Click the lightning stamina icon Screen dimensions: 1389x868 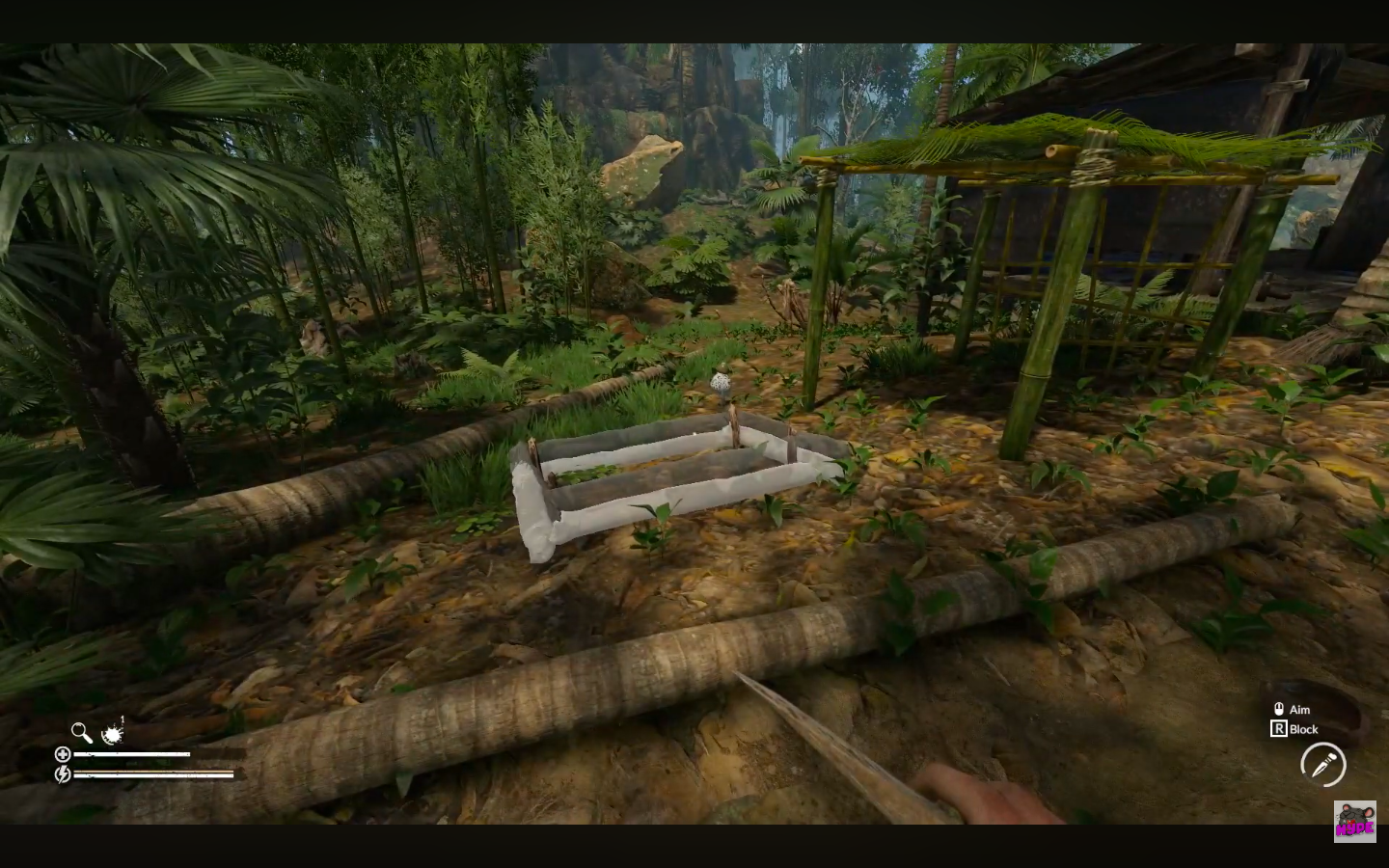pyautogui.click(x=64, y=773)
